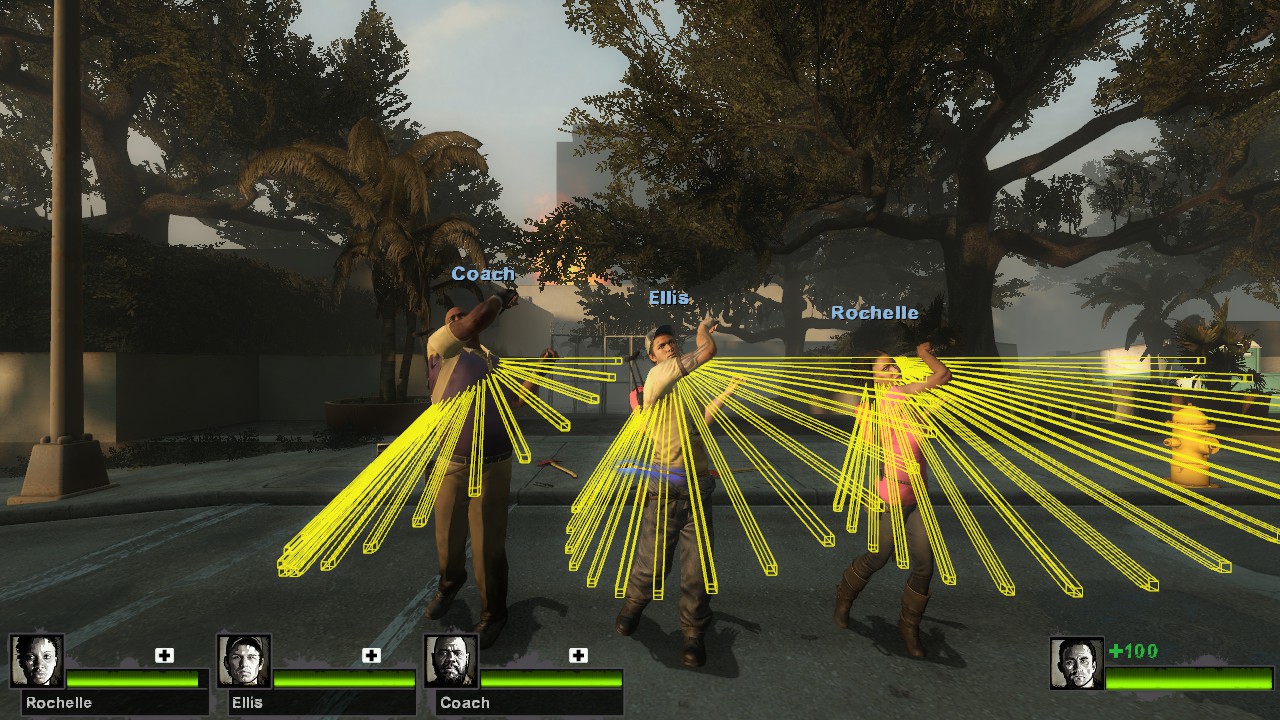Select the floating Coach name tag

(485, 273)
